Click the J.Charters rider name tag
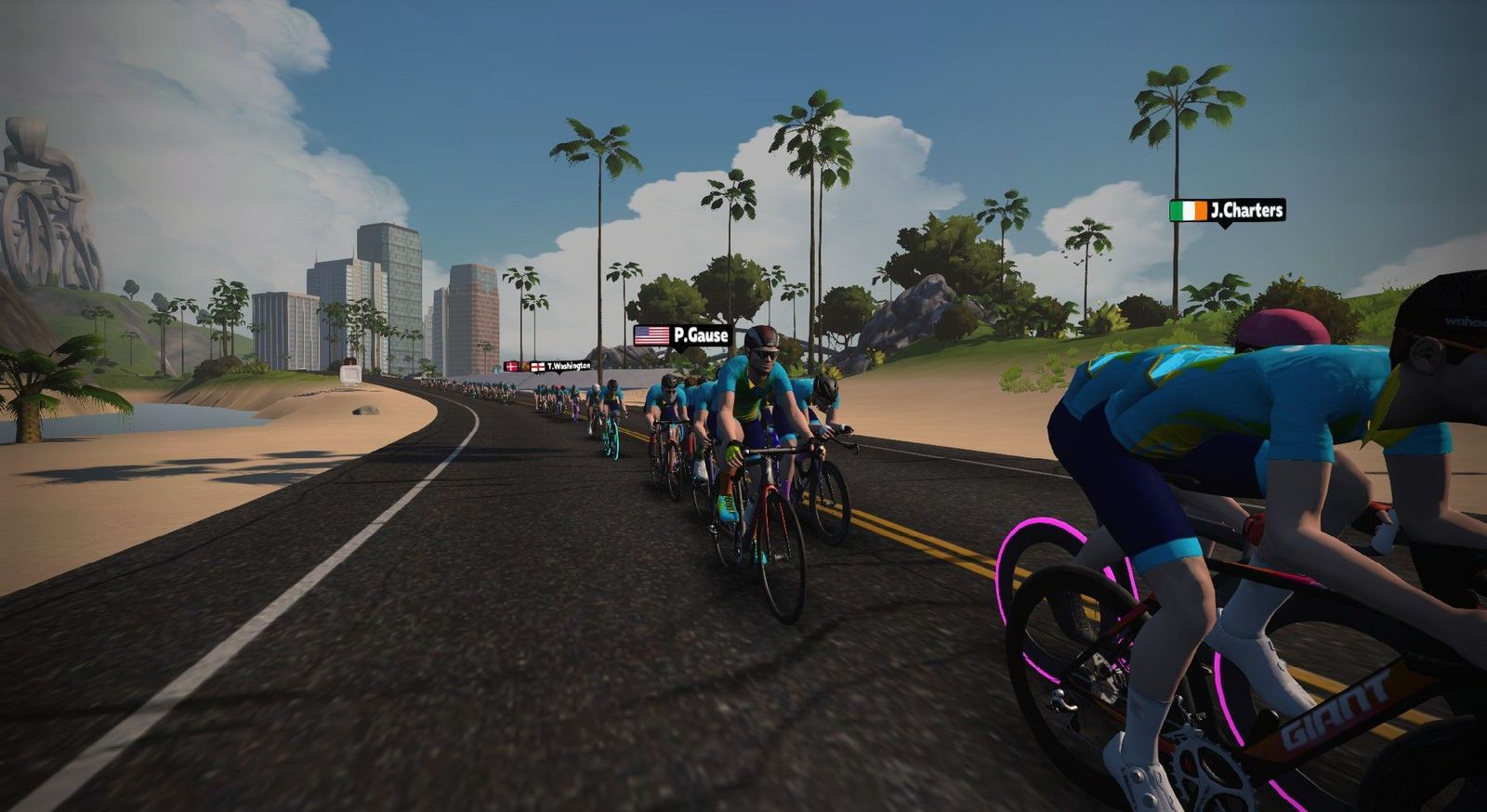The image size is (1487, 812). pos(1227,211)
